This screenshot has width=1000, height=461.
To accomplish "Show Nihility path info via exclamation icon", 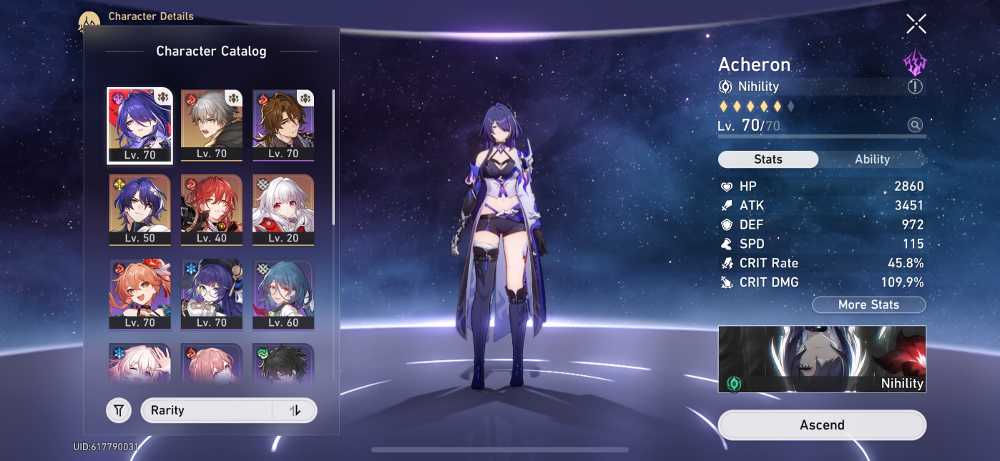I will 915,87.
